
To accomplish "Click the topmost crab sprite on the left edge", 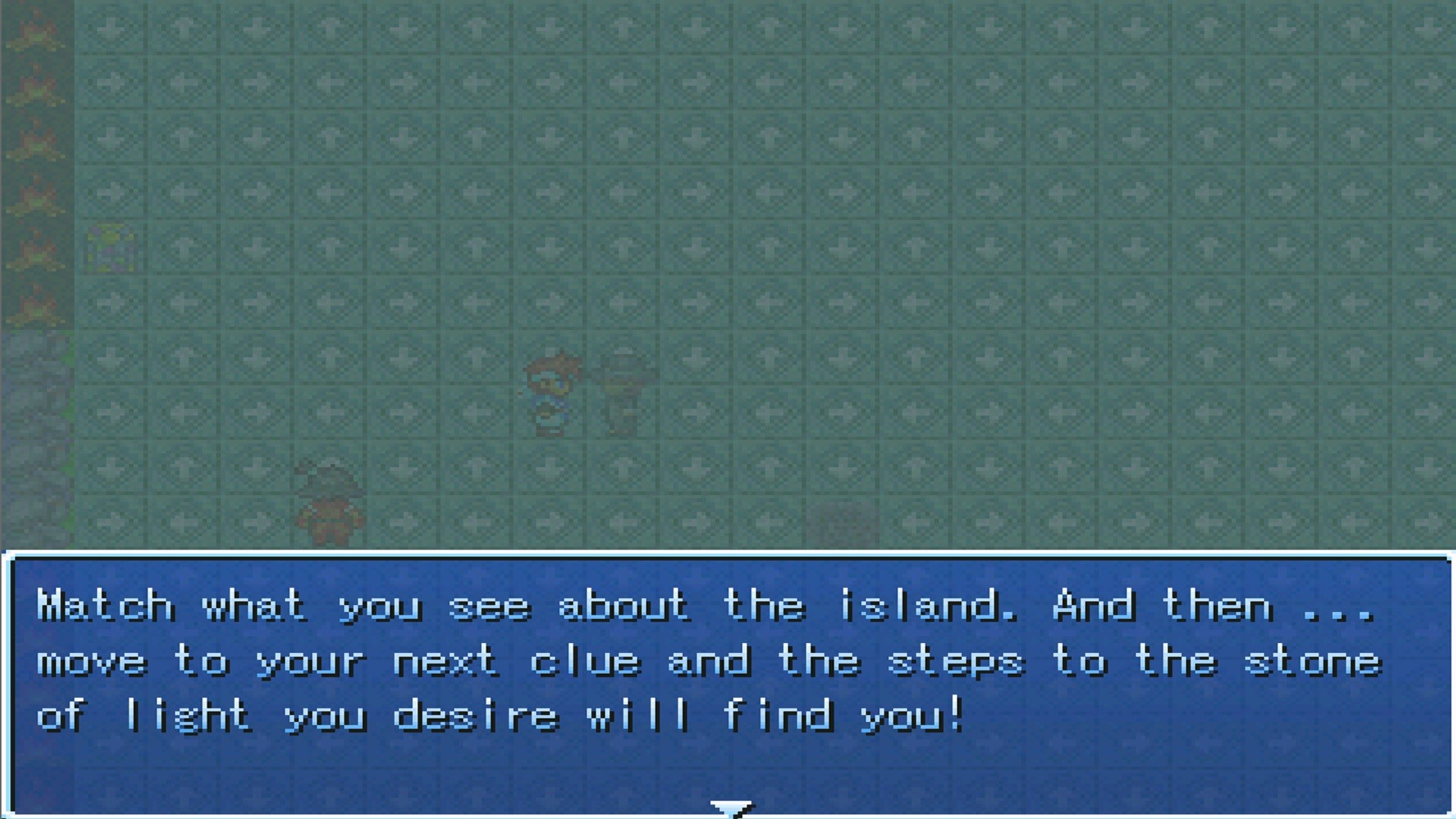I will pos(36,30).
